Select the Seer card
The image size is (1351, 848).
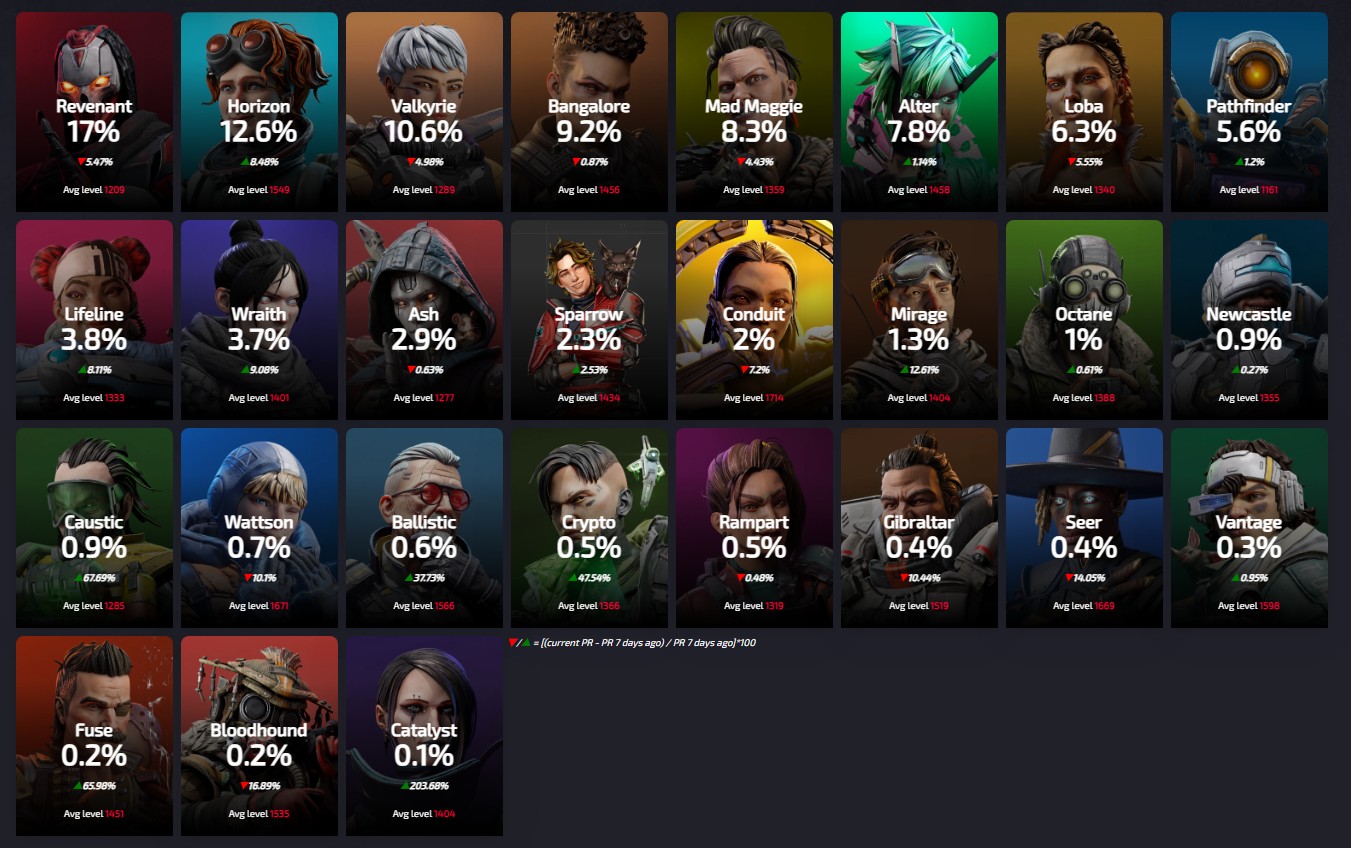[1084, 528]
